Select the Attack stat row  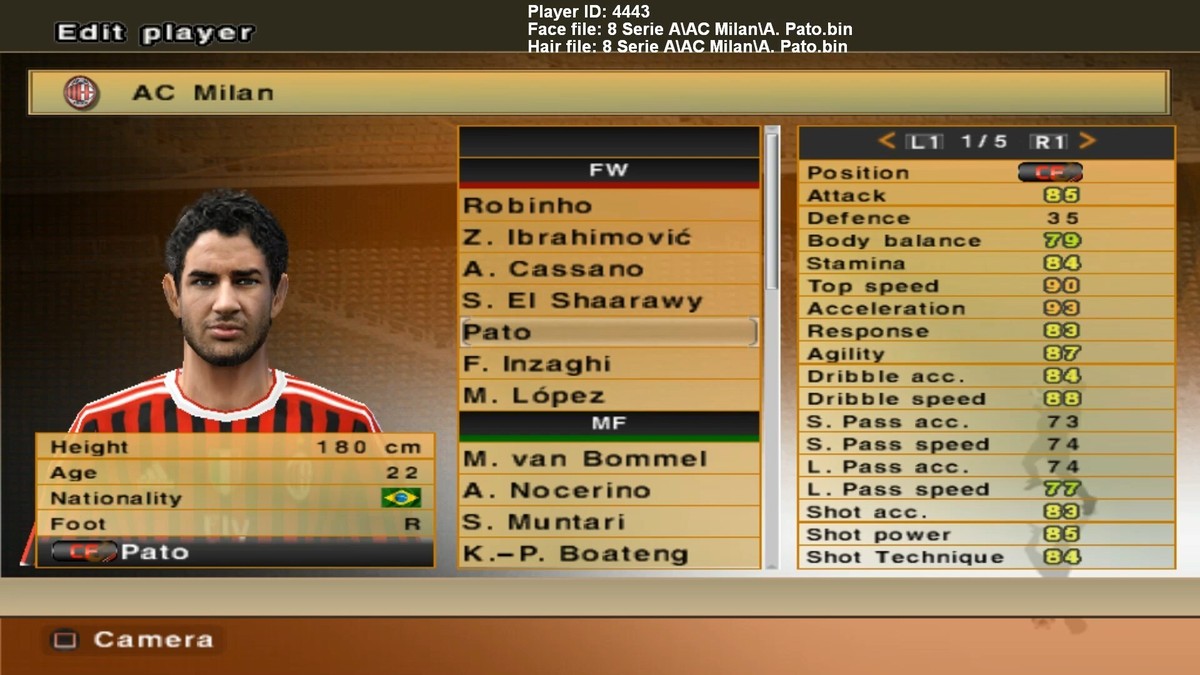point(985,195)
